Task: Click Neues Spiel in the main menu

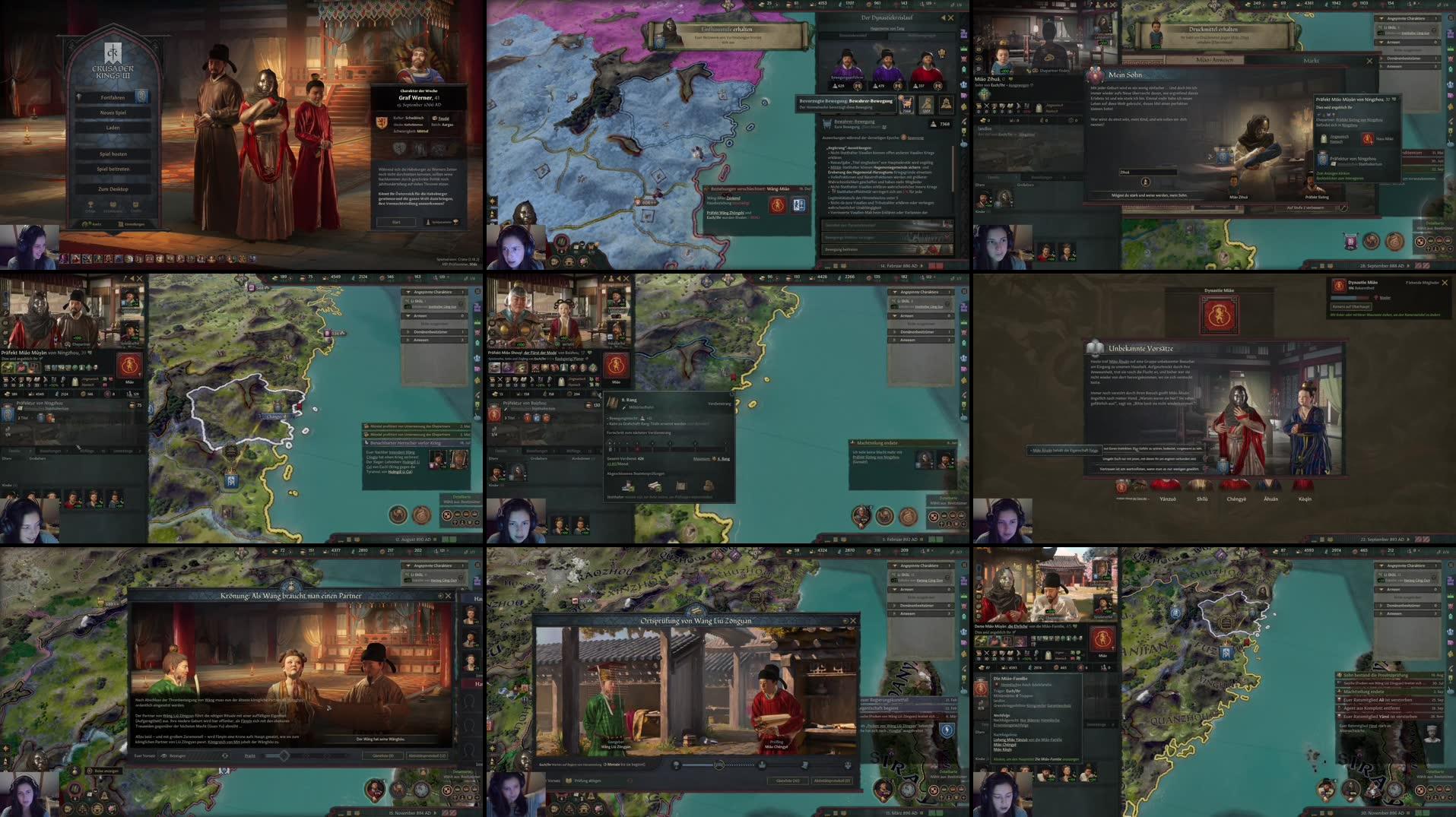Action: click(113, 112)
